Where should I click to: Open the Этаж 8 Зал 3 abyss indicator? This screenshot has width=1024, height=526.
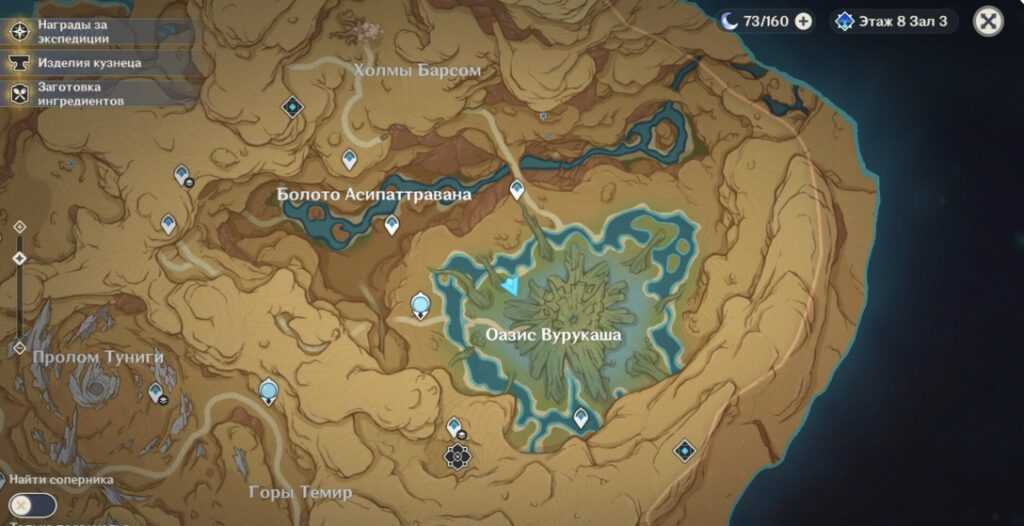[893, 21]
